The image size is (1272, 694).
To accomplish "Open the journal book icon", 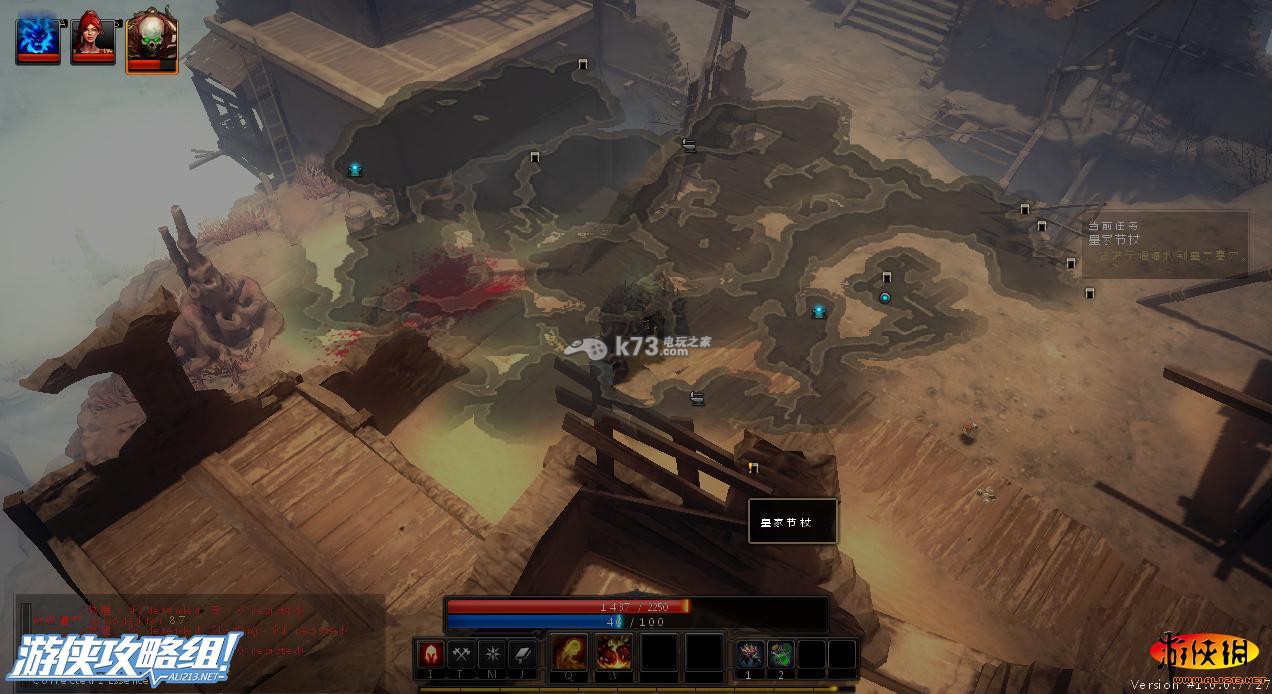I will point(522,654).
